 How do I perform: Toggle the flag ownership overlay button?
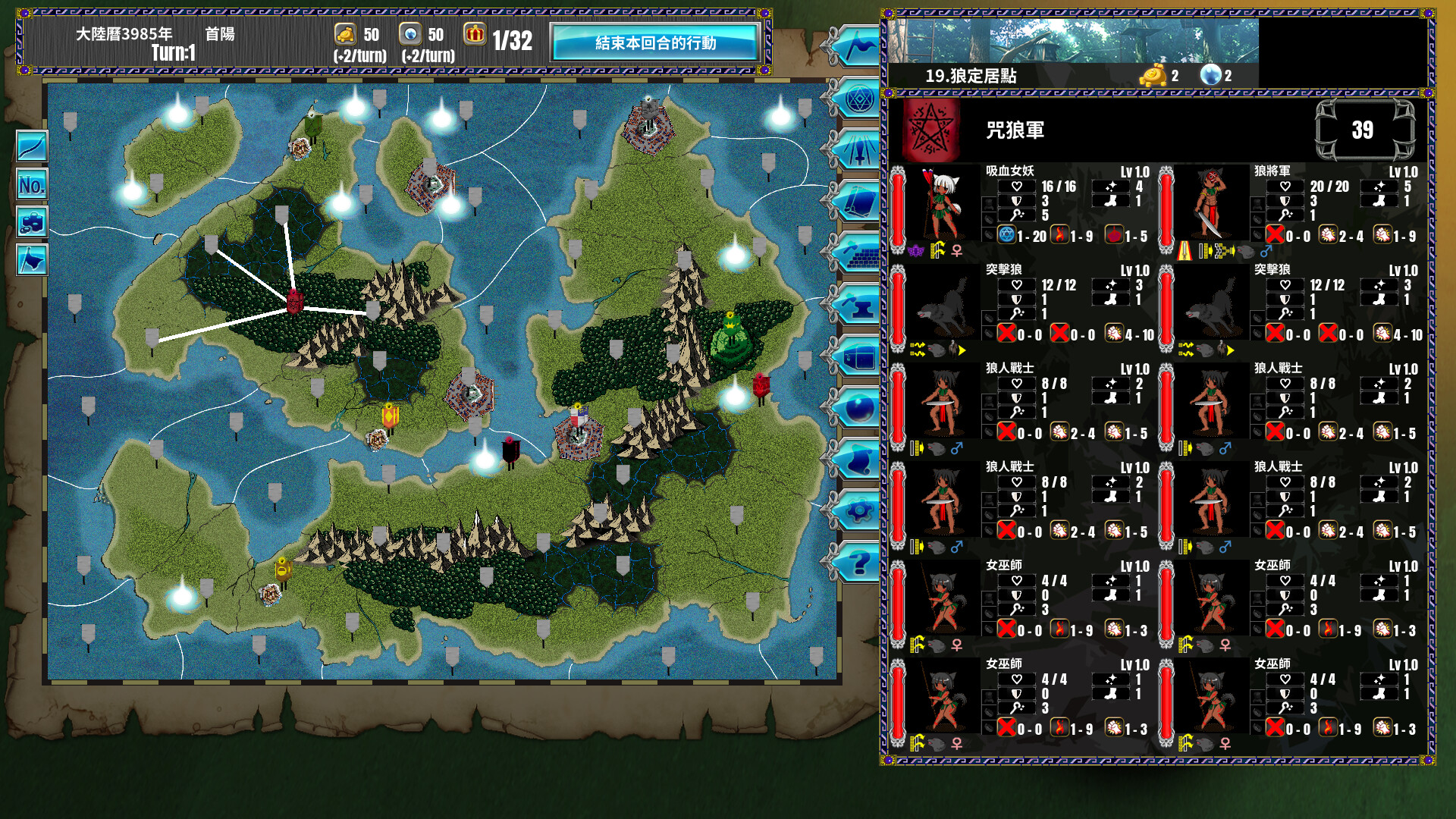[x=32, y=260]
